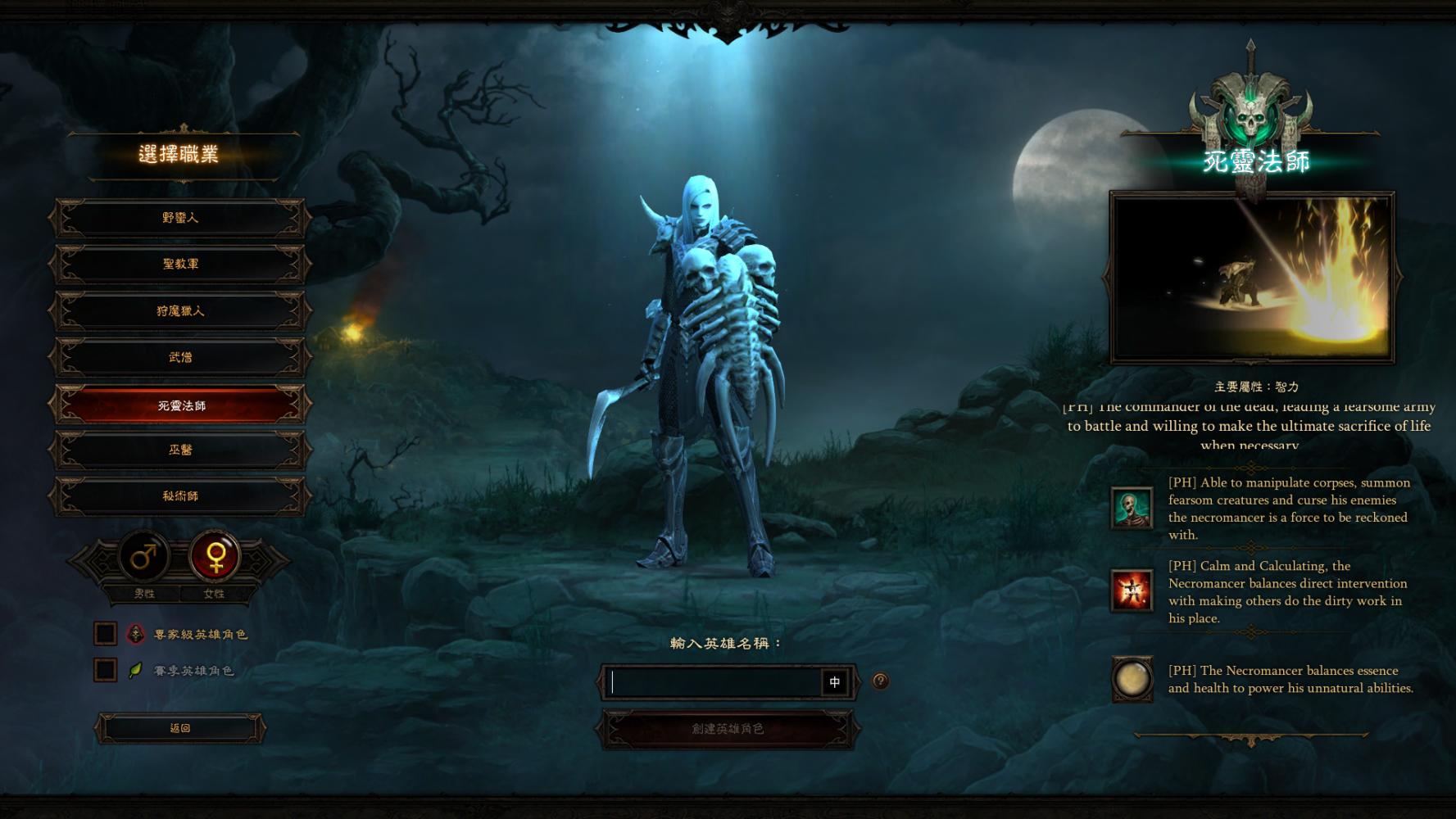Click the red explosion skill icon
The image size is (1456, 819).
(1132, 590)
